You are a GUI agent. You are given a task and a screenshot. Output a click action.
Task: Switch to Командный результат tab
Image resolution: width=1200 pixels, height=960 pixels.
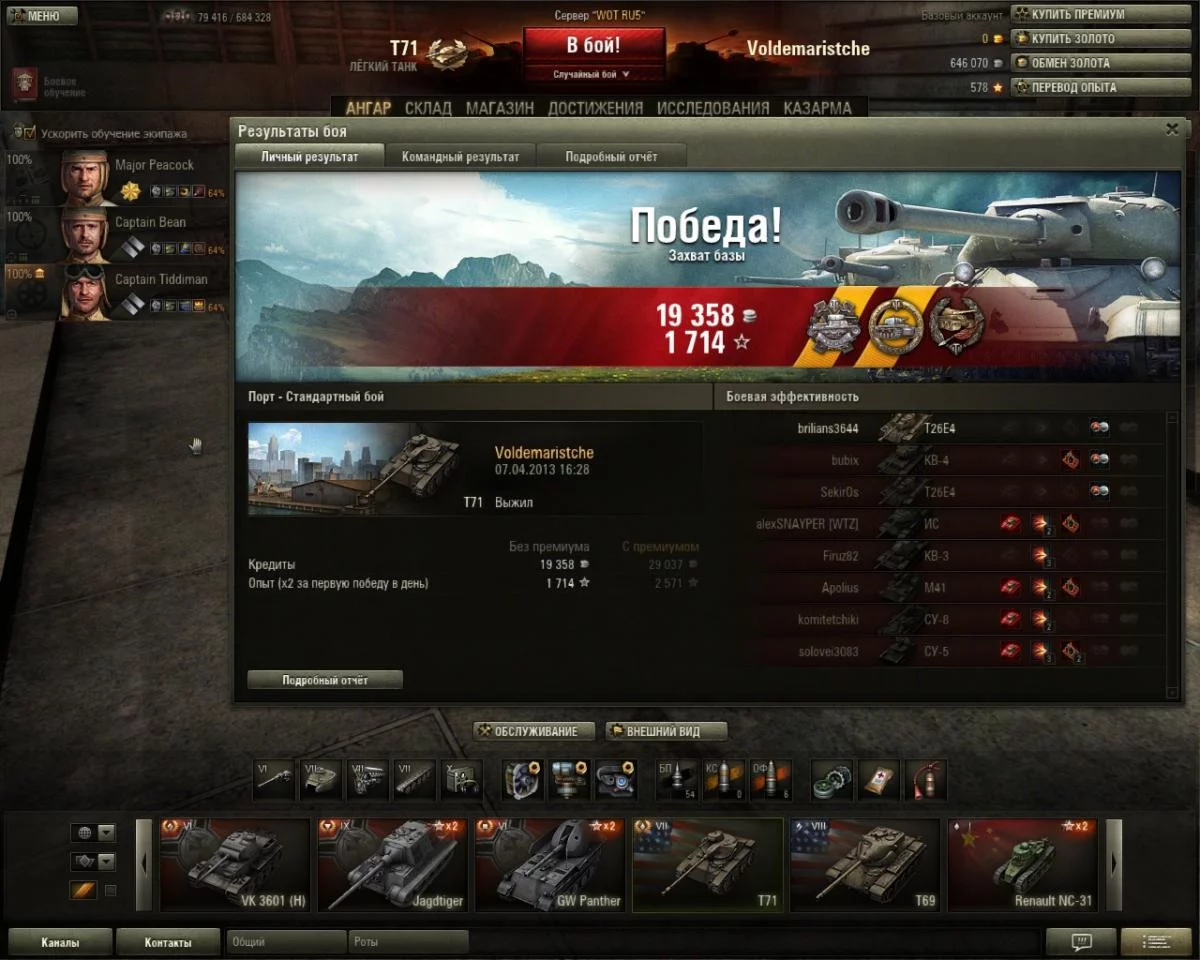[460, 157]
